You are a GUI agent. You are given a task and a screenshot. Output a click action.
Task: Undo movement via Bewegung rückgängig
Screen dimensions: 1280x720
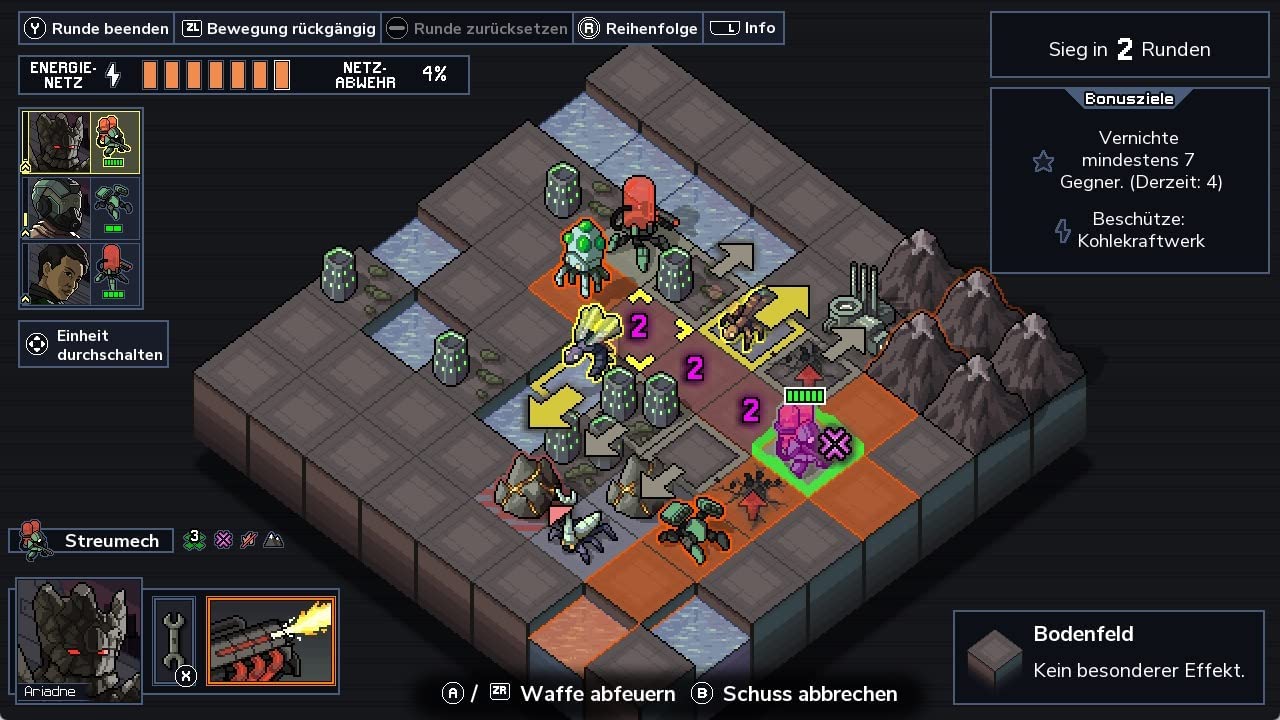279,28
